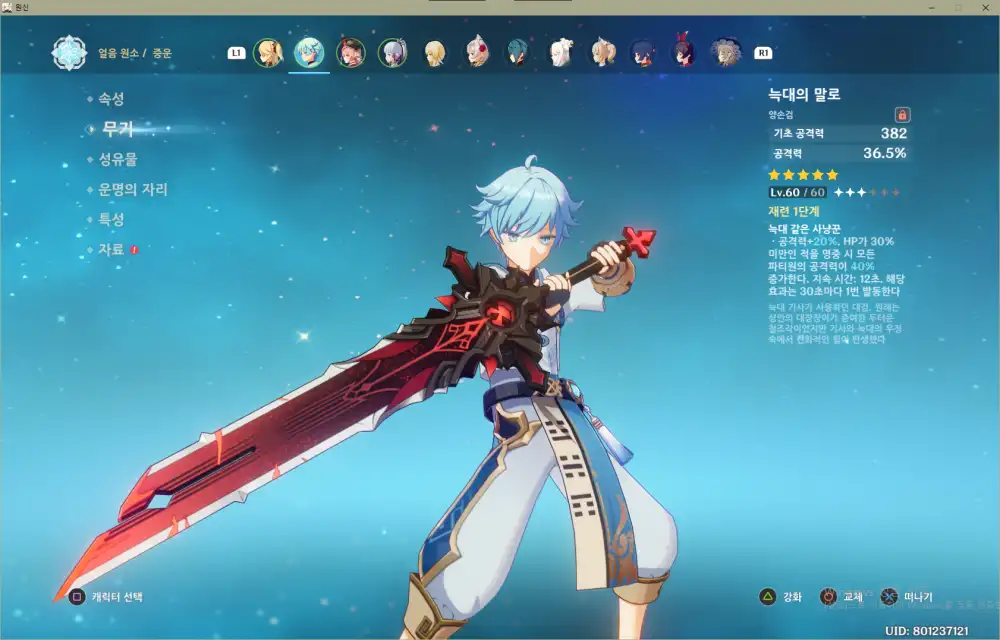Choose the teal-haired character portrait
1000x640 pixels.
click(517, 52)
